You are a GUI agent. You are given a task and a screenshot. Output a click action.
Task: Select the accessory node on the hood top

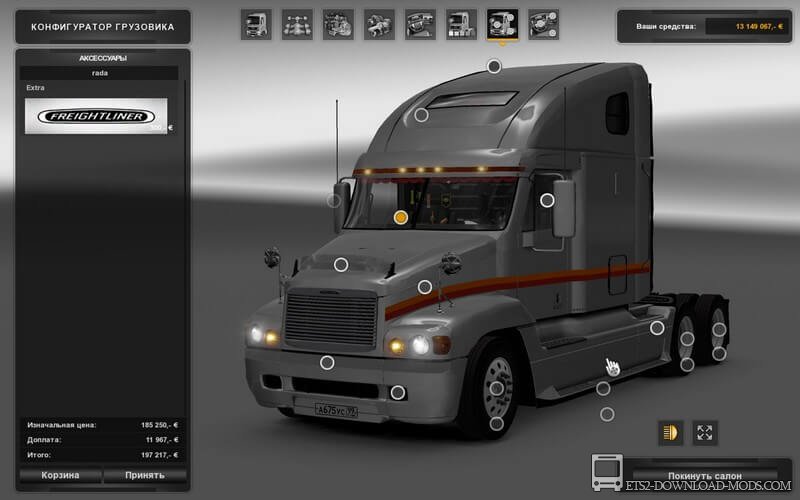coord(341,264)
